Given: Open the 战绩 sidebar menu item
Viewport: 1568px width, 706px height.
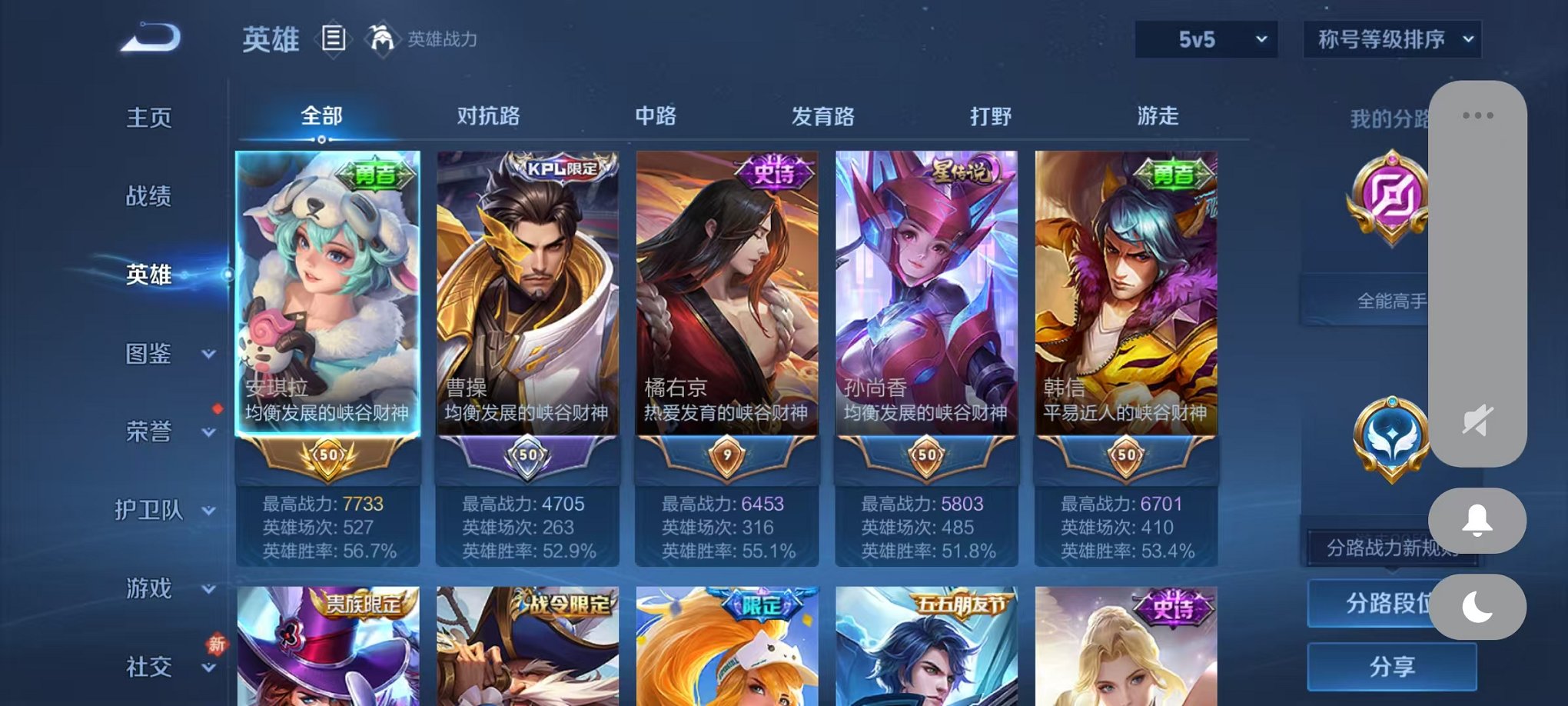Looking at the screenshot, I should coord(146,196).
